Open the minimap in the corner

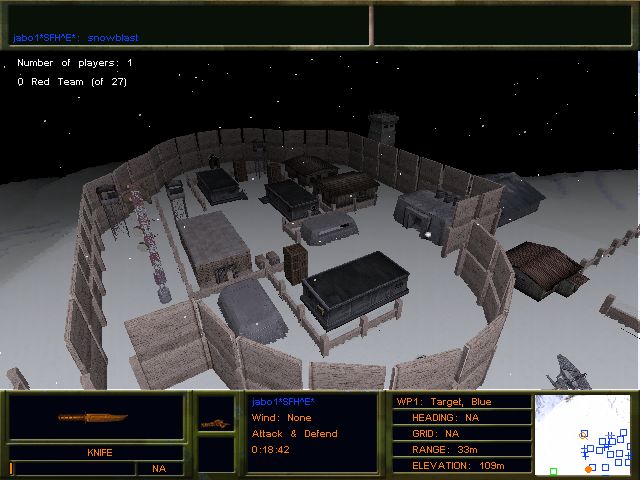pyautogui.click(x=585, y=434)
